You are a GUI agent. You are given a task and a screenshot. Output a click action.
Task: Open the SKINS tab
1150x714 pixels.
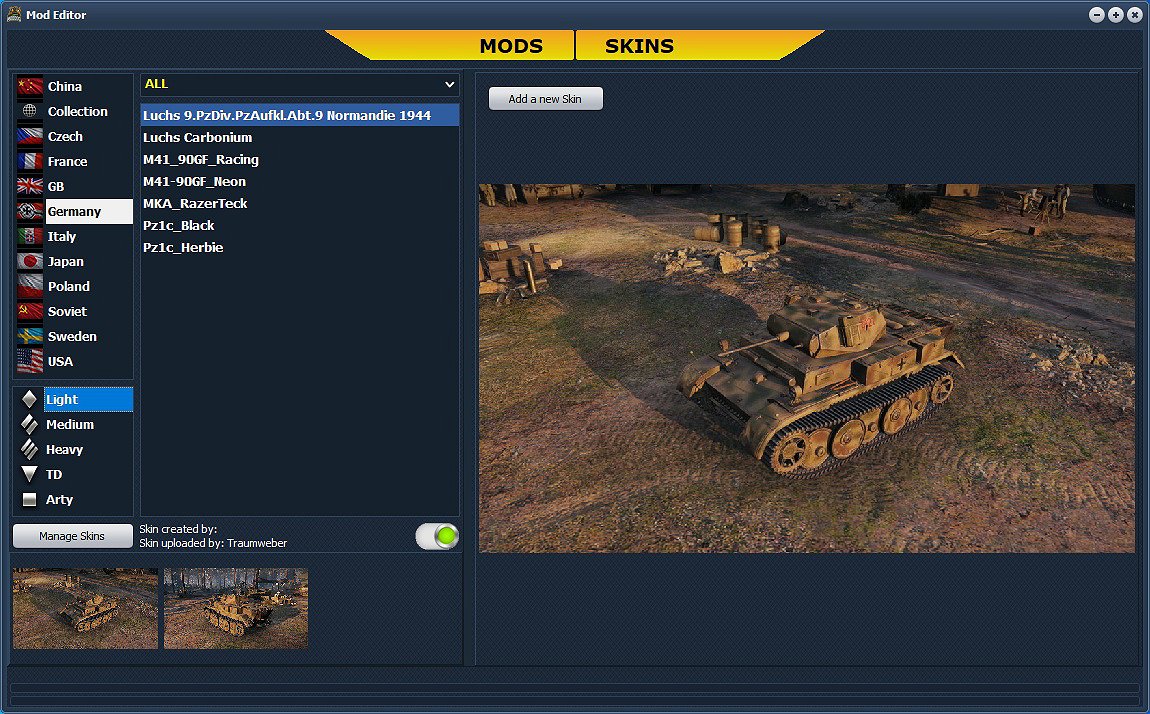point(640,46)
